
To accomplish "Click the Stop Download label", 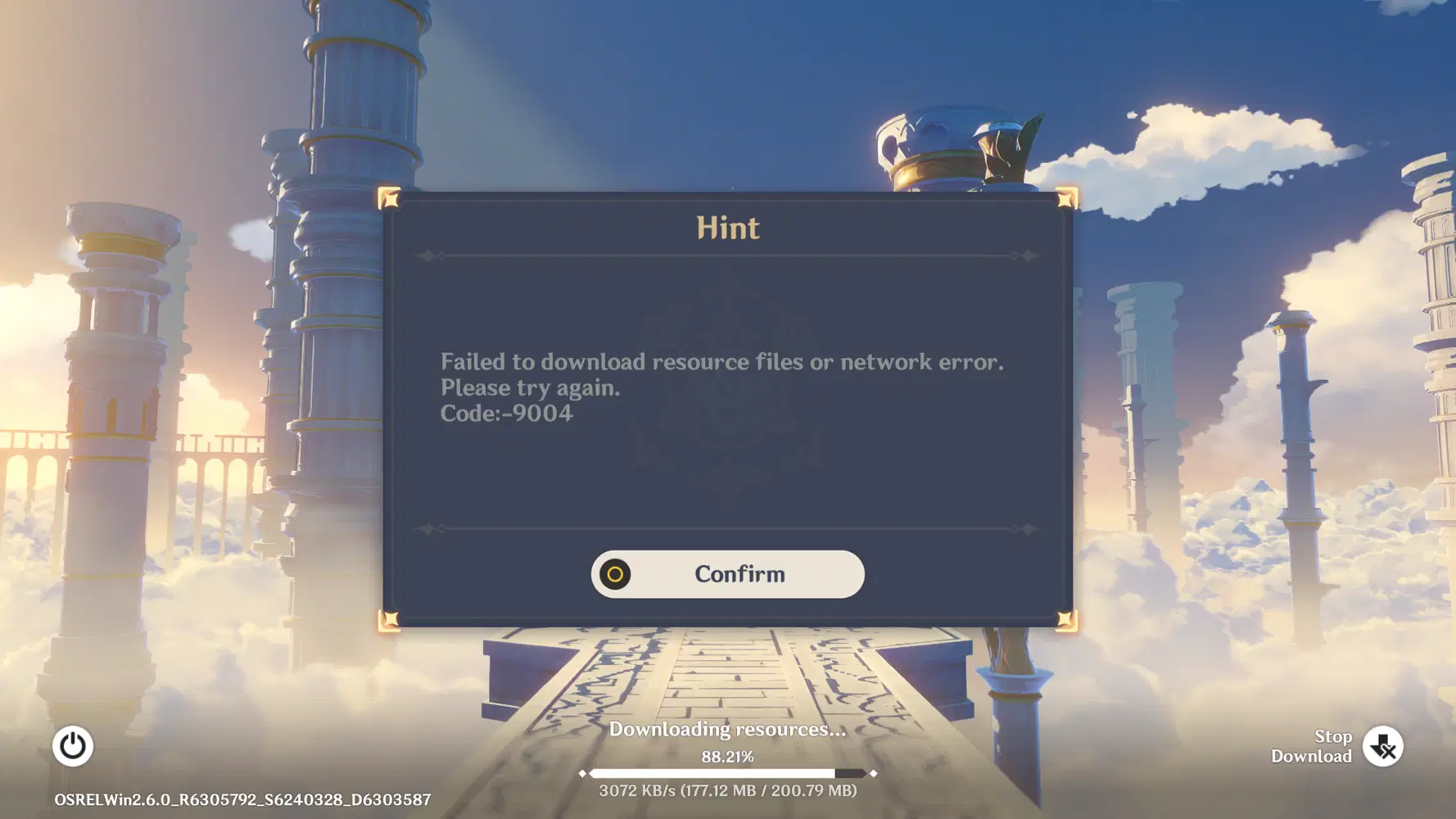I will 1311,746.
